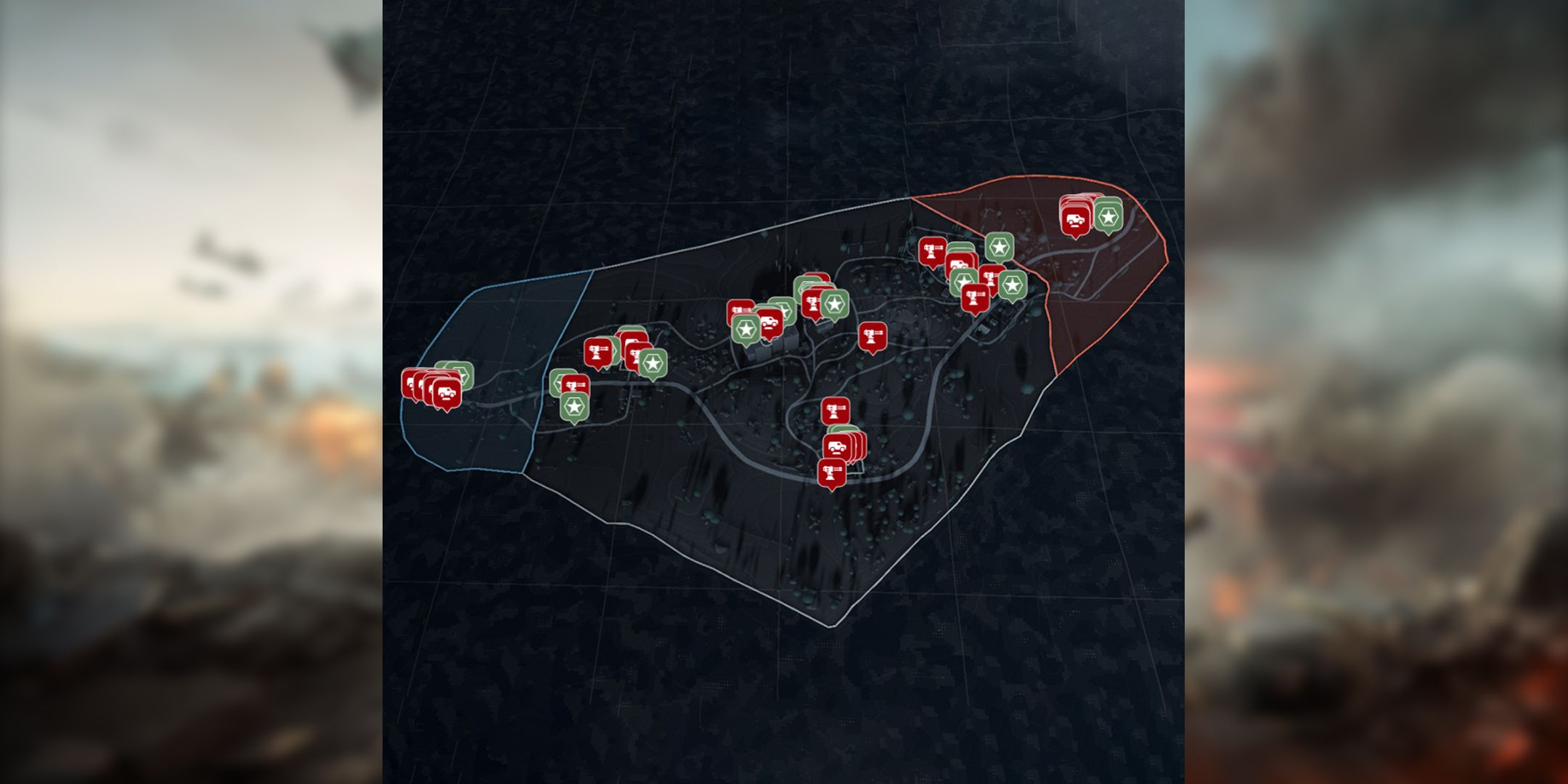1568x784 pixels.
Task: Expand the stacked truck markers in the top-right corner
Action: click(x=1075, y=219)
